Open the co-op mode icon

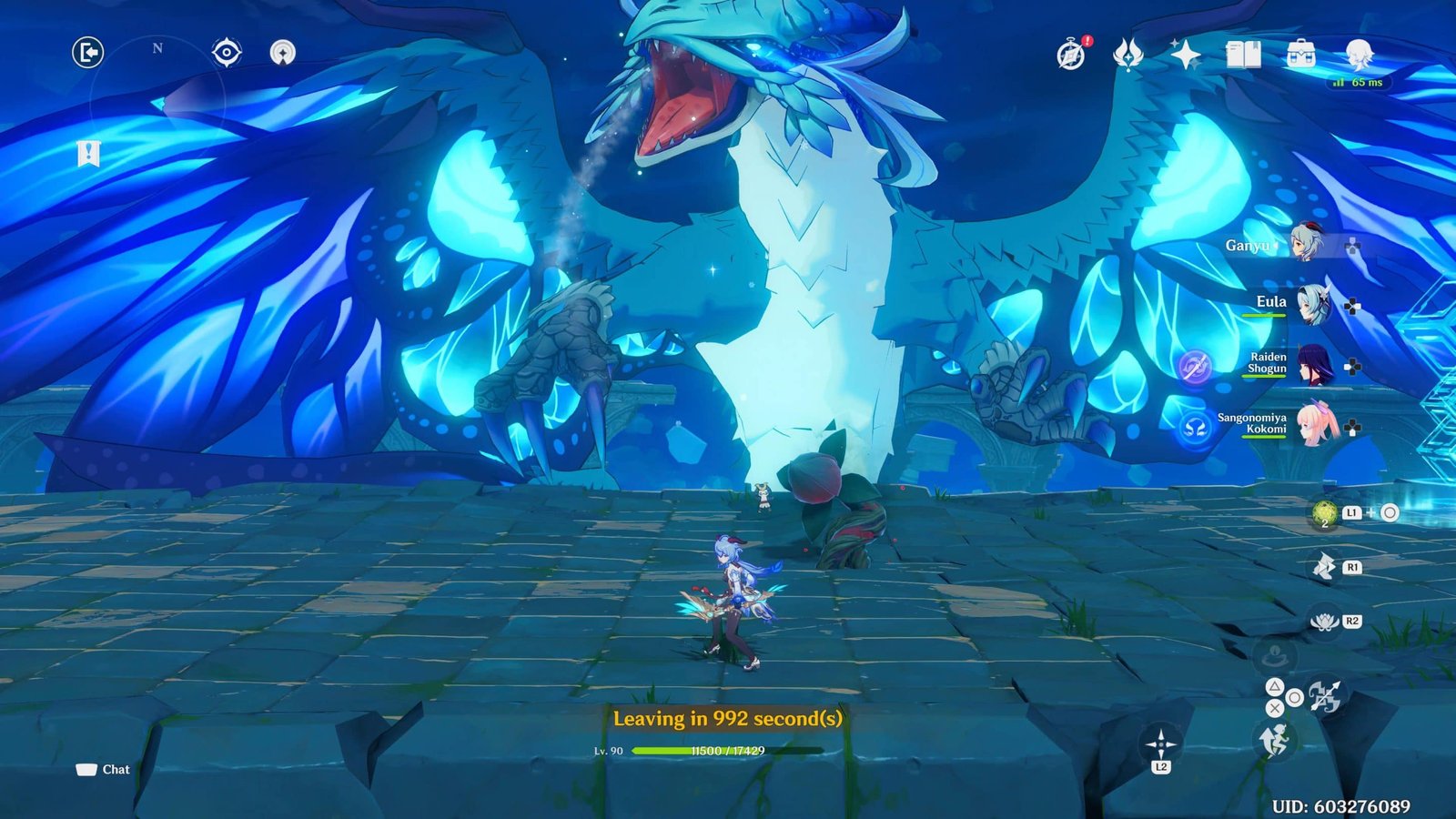point(283,53)
